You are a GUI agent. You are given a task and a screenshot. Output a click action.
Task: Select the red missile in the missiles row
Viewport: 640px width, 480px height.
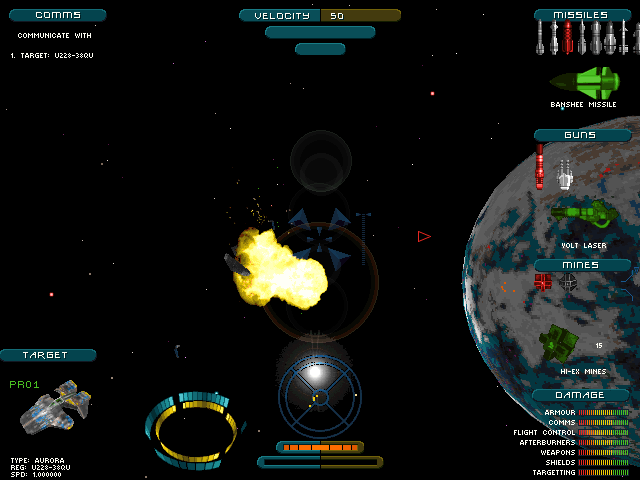568,38
